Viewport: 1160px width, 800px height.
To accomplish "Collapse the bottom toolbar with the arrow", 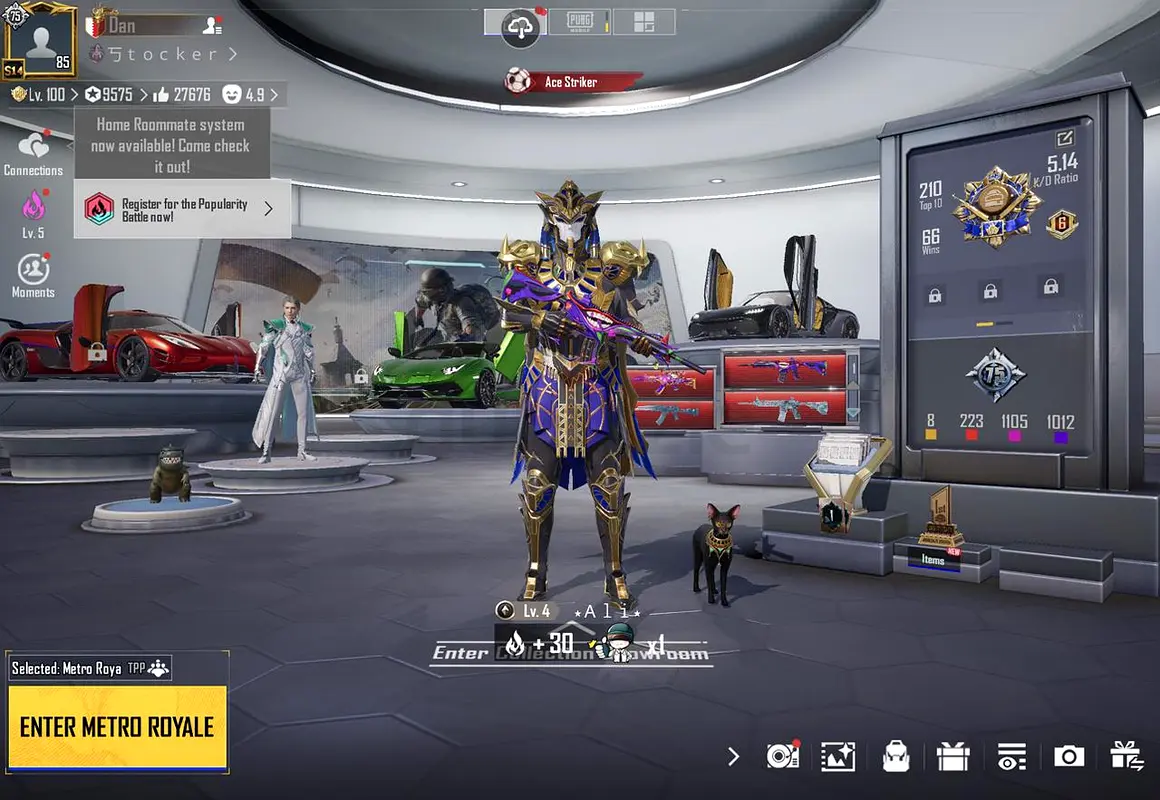I will (734, 756).
